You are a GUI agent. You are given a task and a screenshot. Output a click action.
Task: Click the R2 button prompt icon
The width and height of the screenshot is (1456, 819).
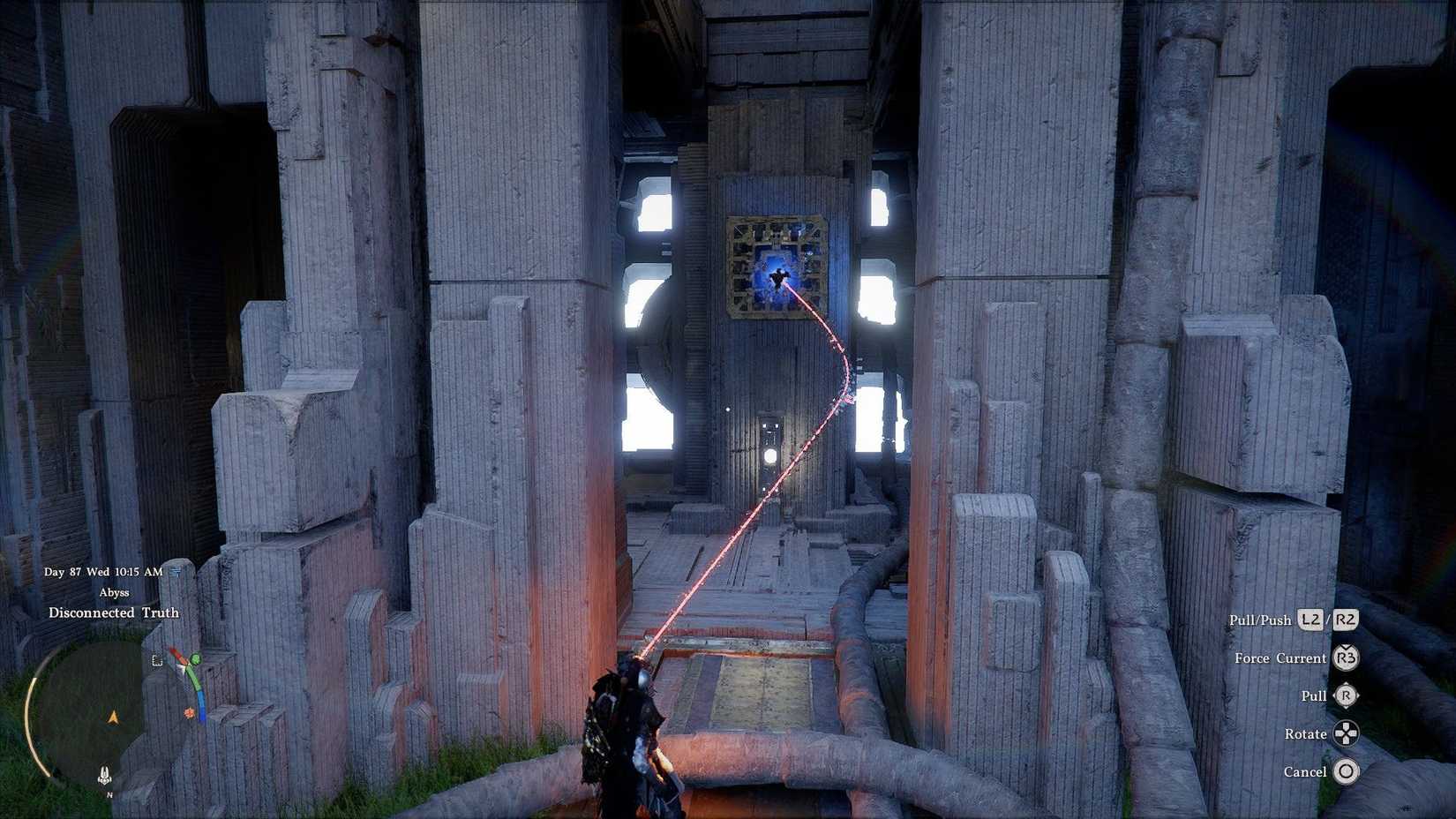(1345, 620)
